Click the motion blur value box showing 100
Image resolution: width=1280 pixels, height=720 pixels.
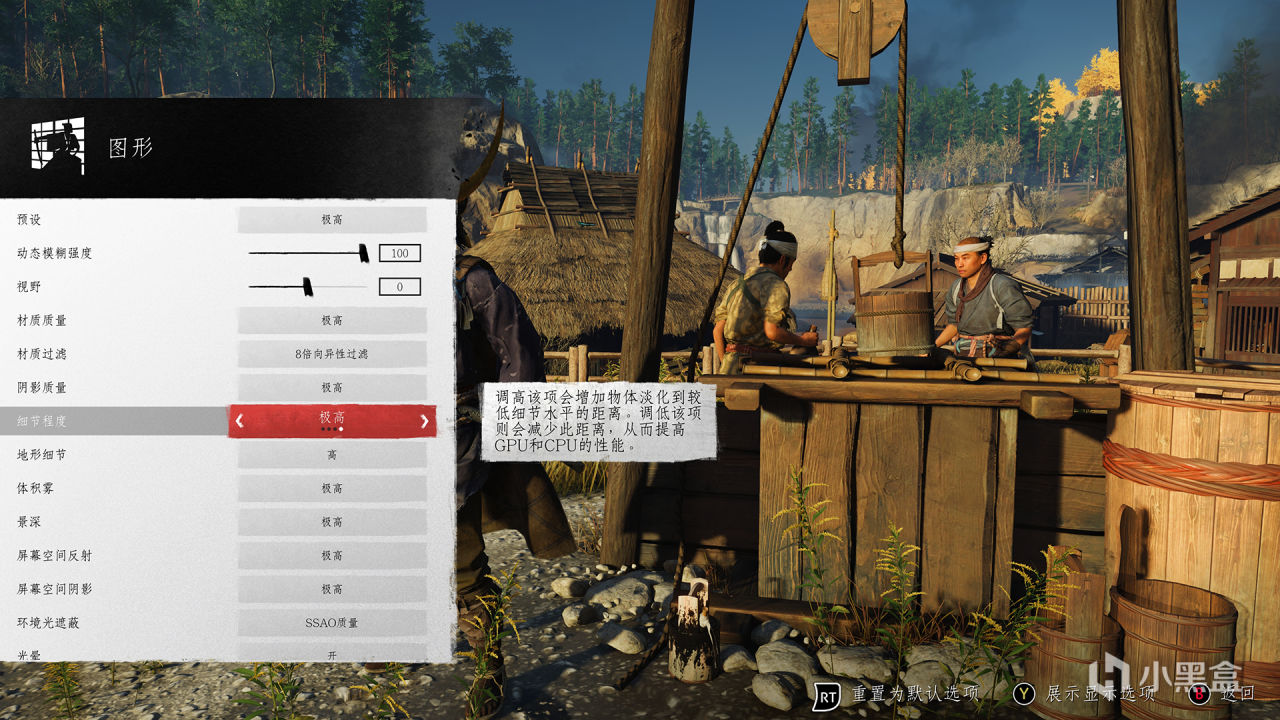(398, 253)
